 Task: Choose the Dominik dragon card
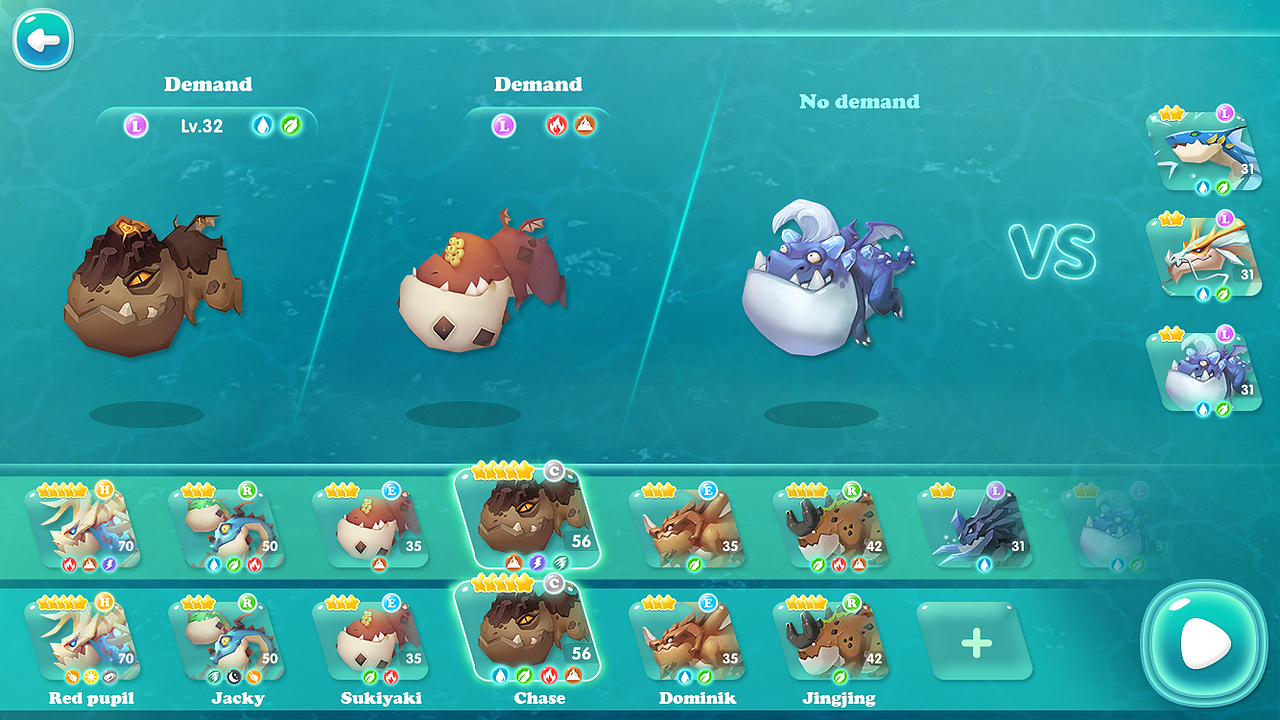(x=688, y=638)
